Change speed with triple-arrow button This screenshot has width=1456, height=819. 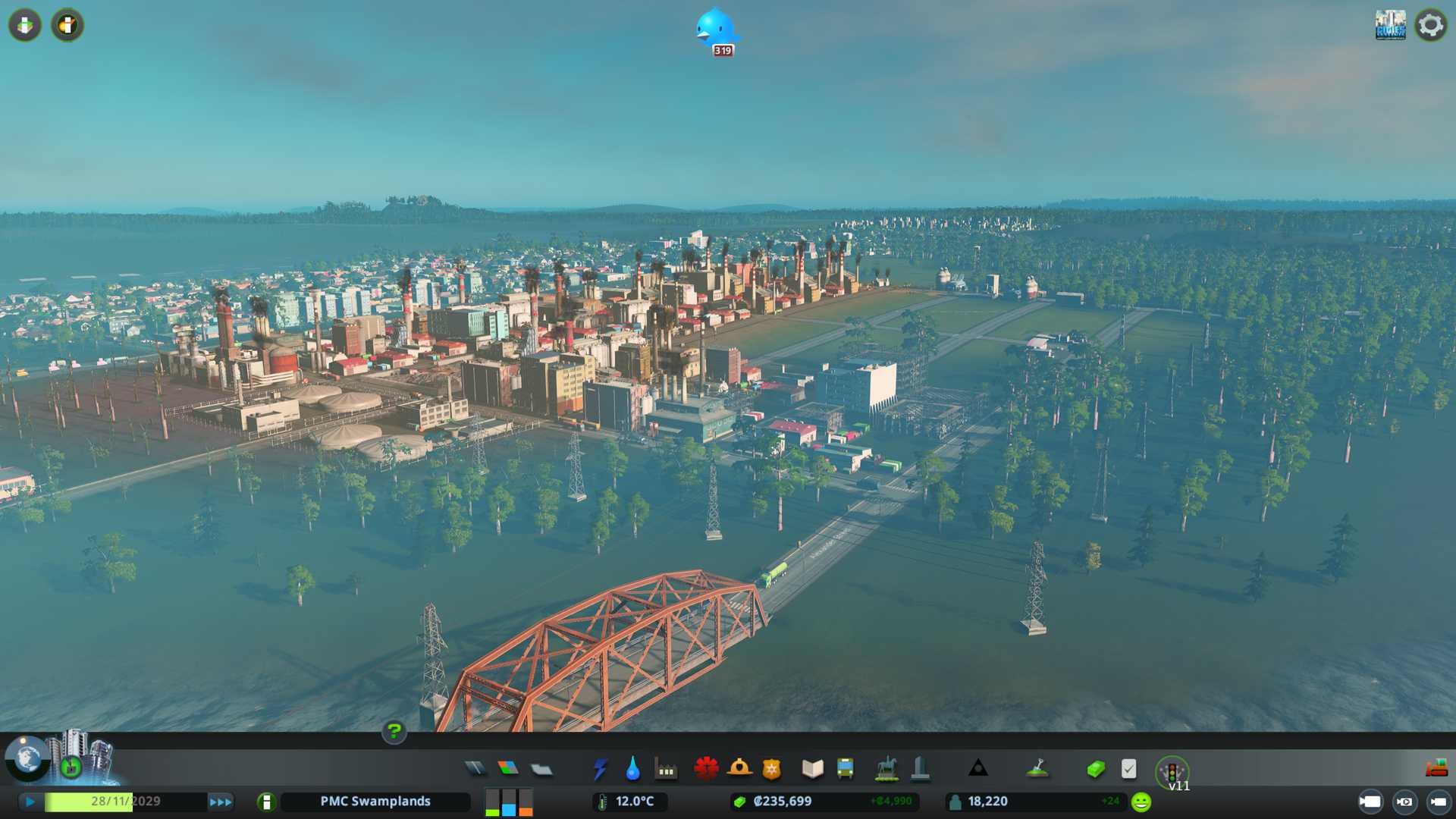click(x=221, y=802)
